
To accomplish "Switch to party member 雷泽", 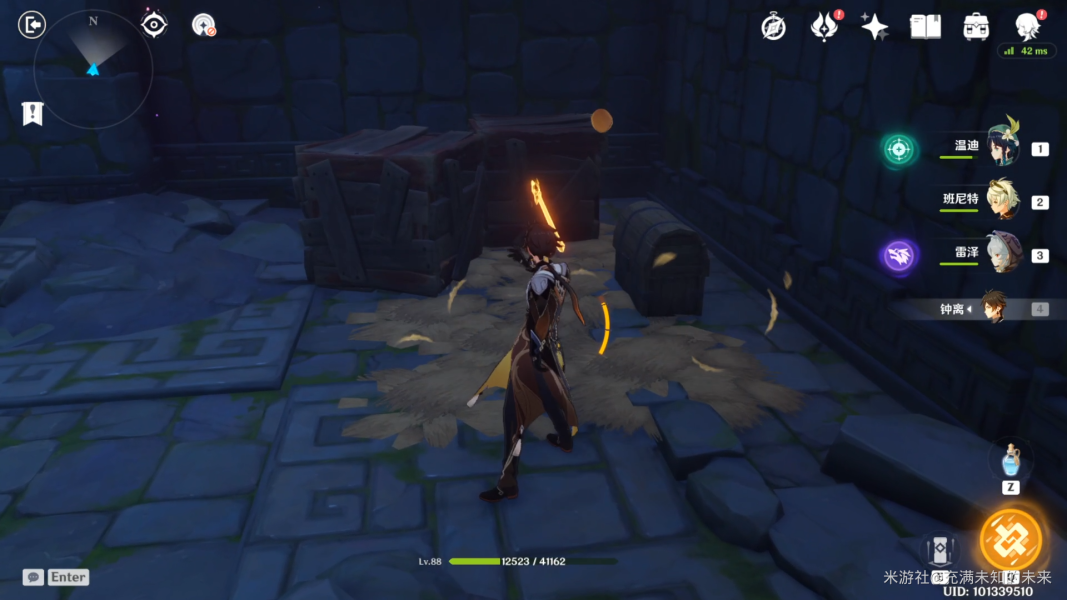I will tap(1001, 254).
